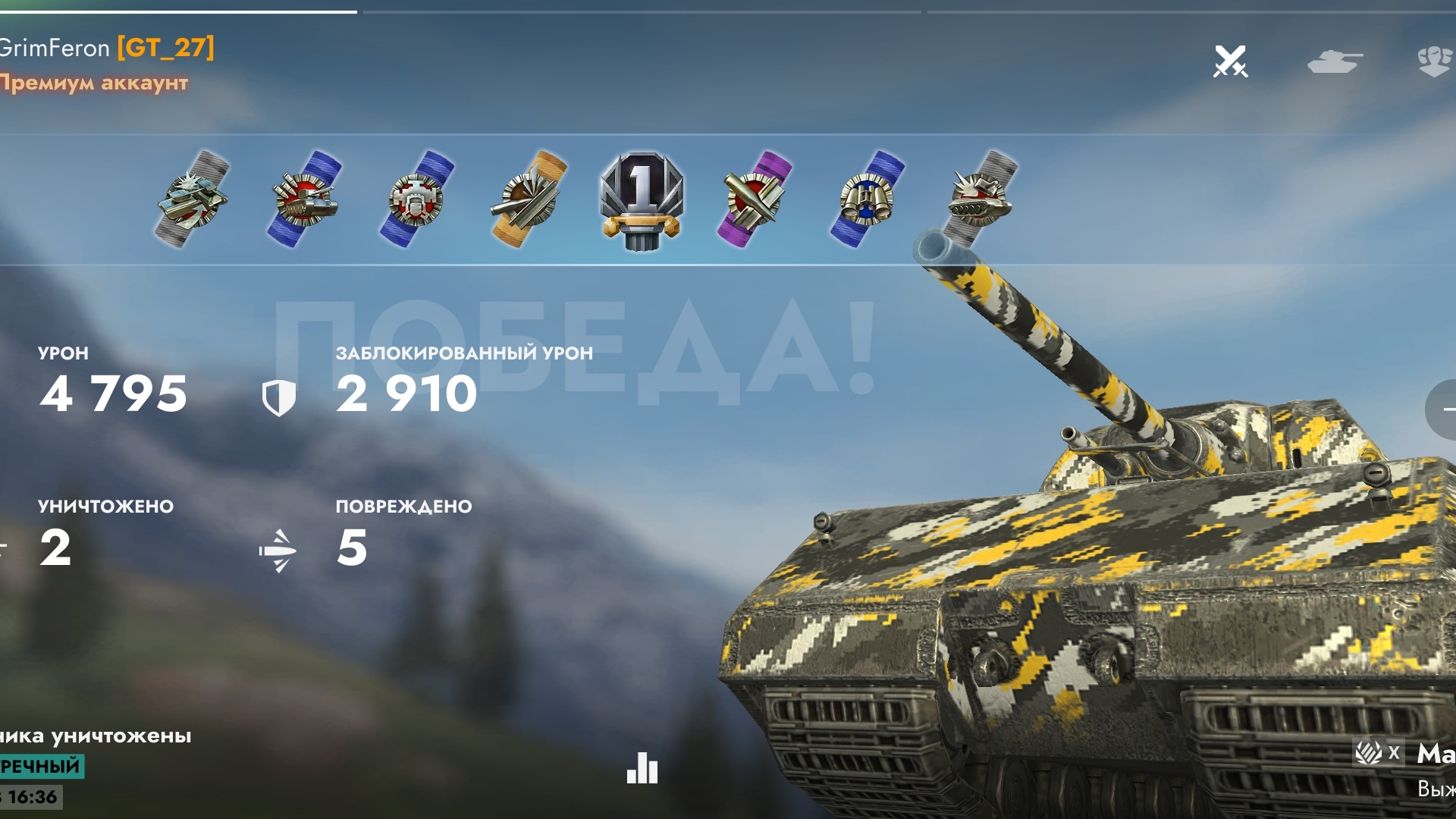Screen dimensions: 1456x819
Task: View the binoculars scout medal
Action: tap(867, 199)
